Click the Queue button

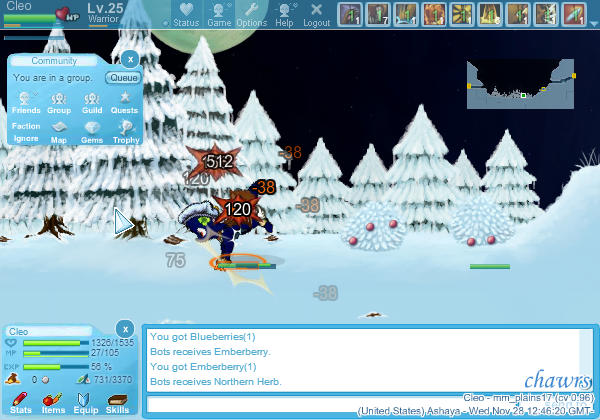click(x=123, y=77)
